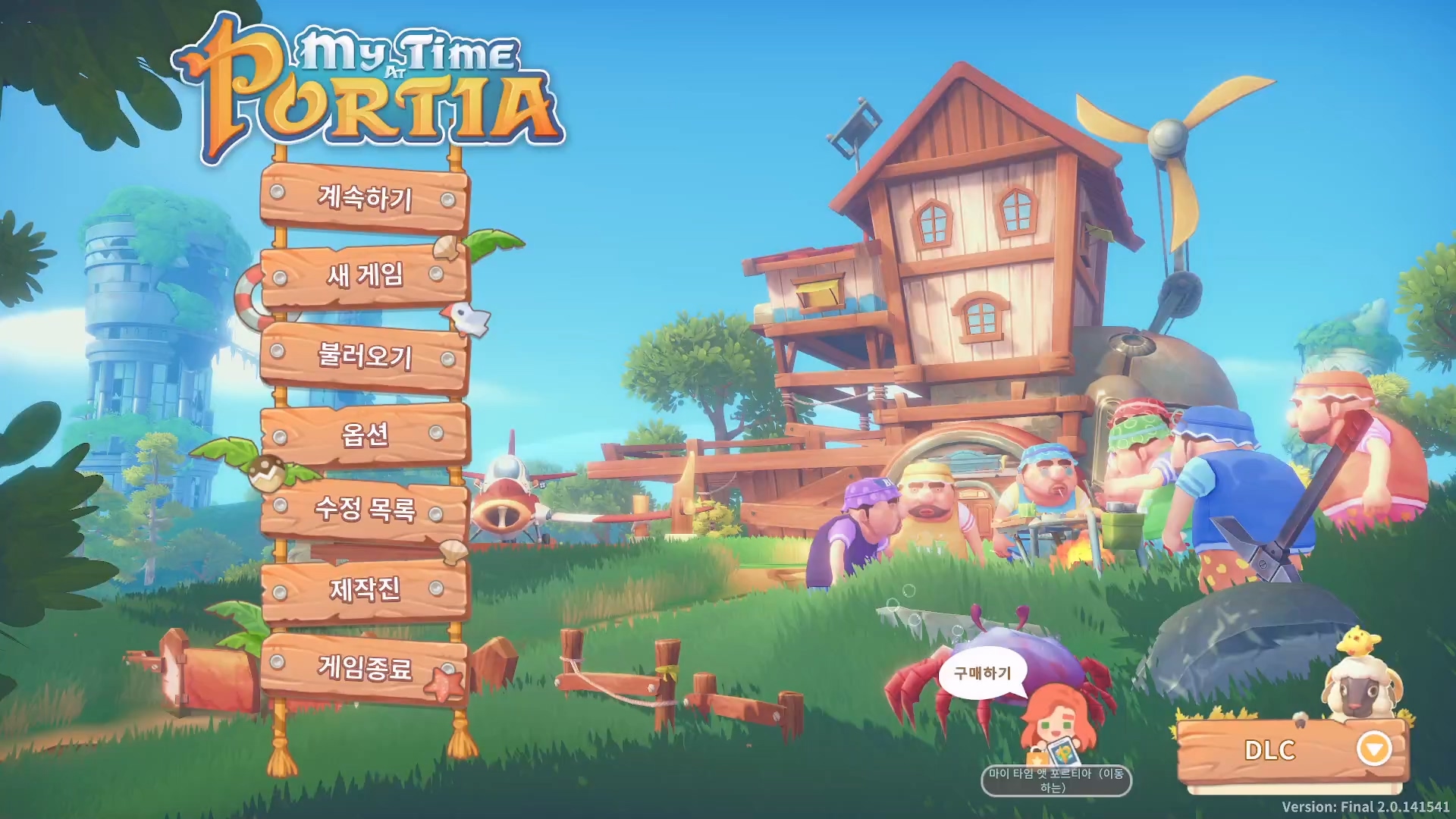Open the 불러오기 load game menu

[x=364, y=355]
